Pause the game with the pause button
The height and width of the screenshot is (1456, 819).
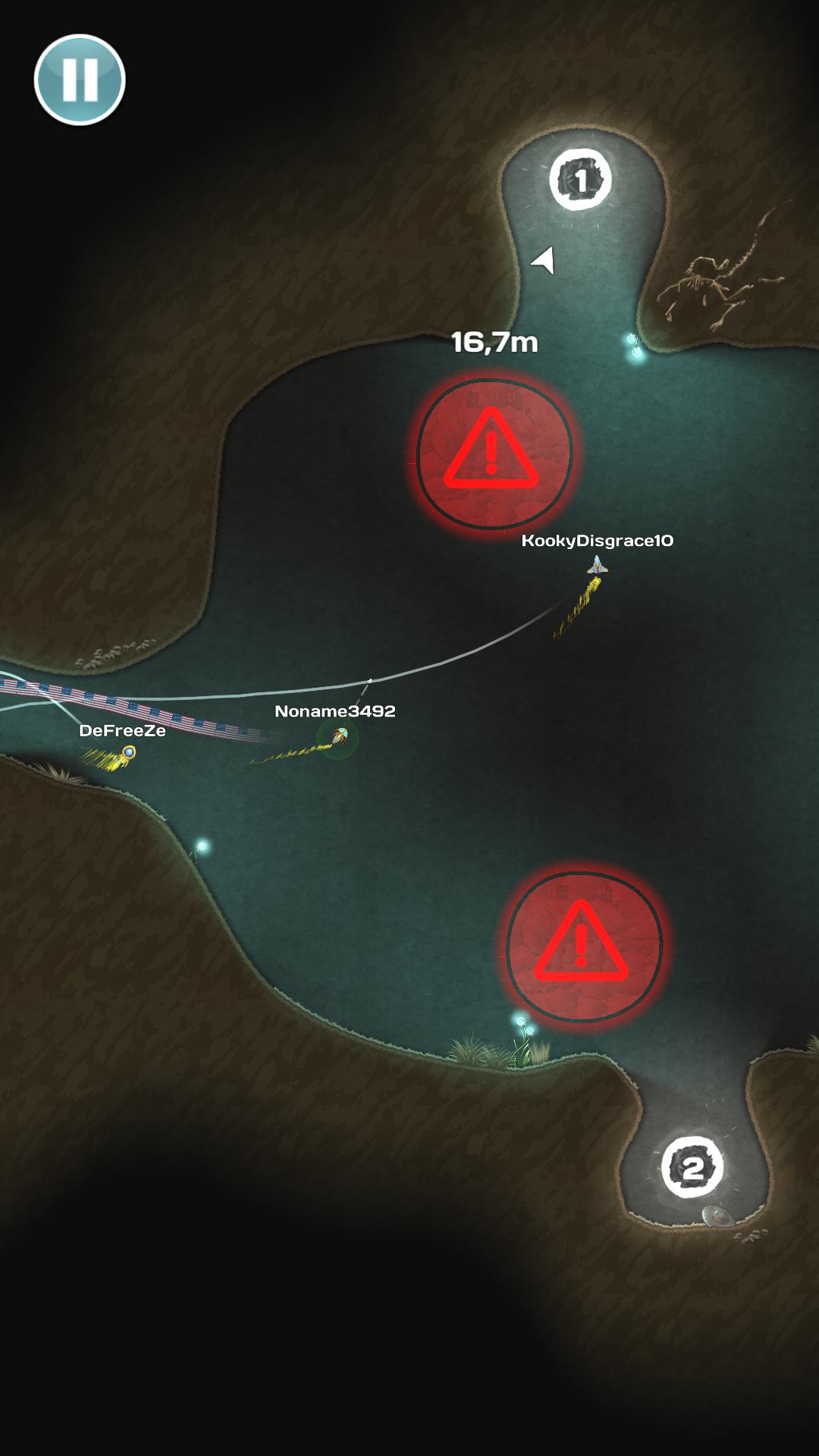coord(80,80)
